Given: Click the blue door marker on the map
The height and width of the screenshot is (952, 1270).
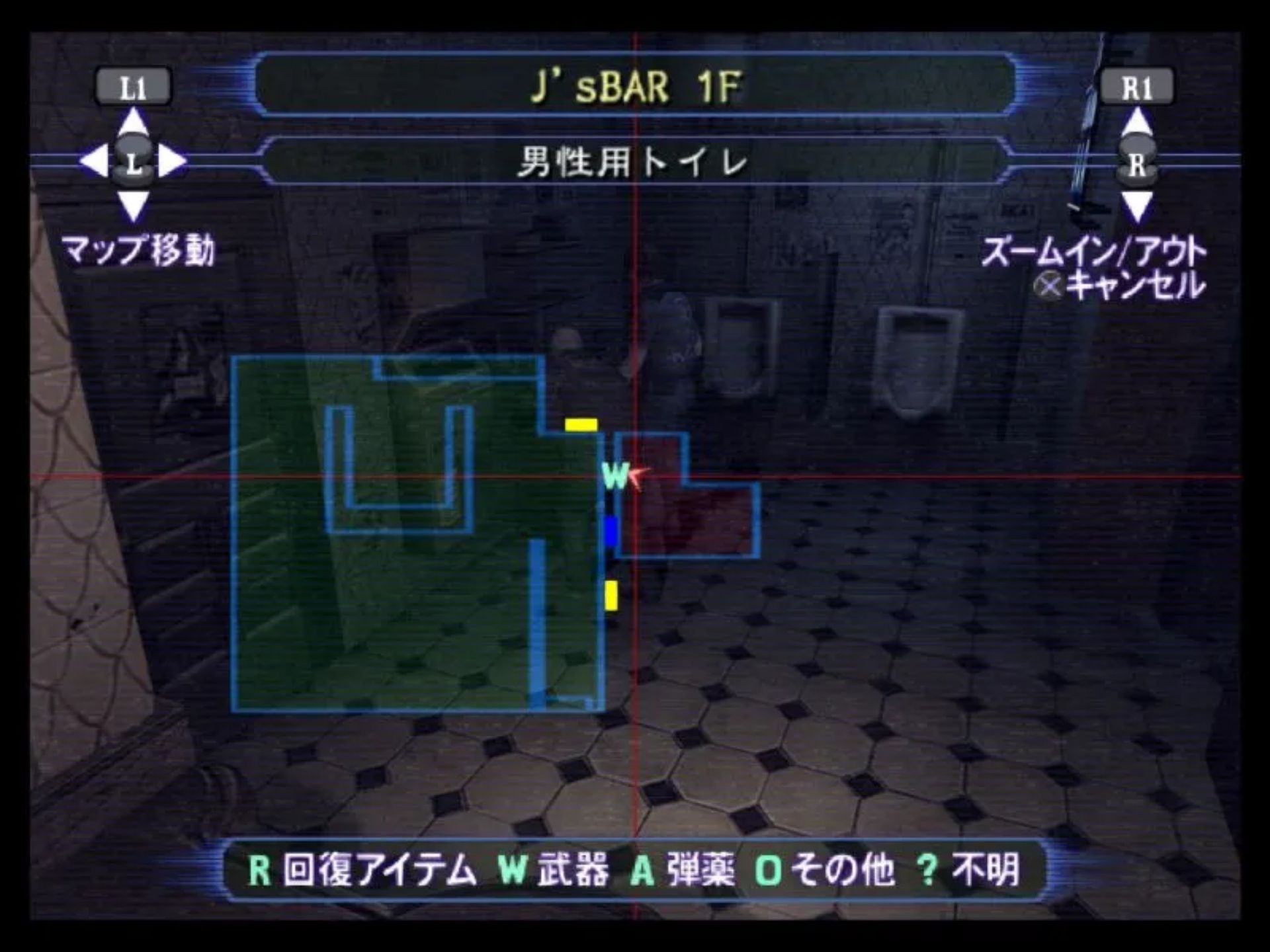Looking at the screenshot, I should click(x=611, y=532).
